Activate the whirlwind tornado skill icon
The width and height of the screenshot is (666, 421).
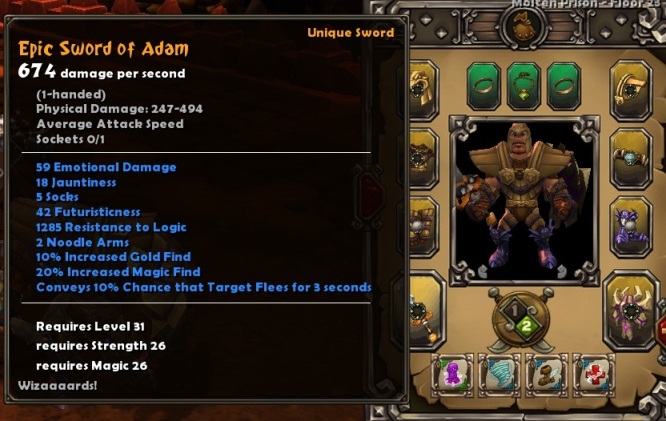click(499, 374)
